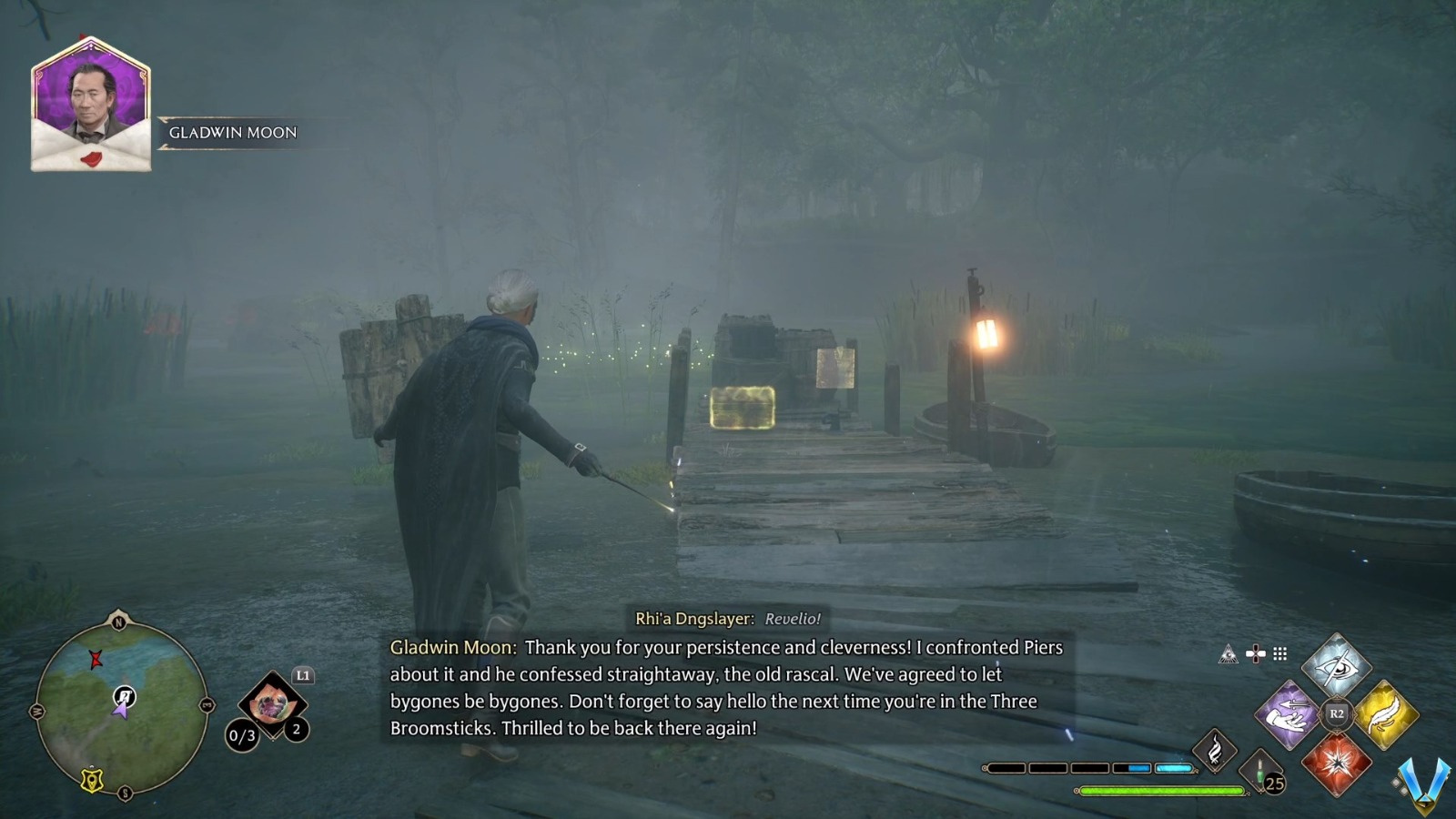Cast the purple Accio spell icon
The width and height of the screenshot is (1456, 819).
pos(1289,713)
